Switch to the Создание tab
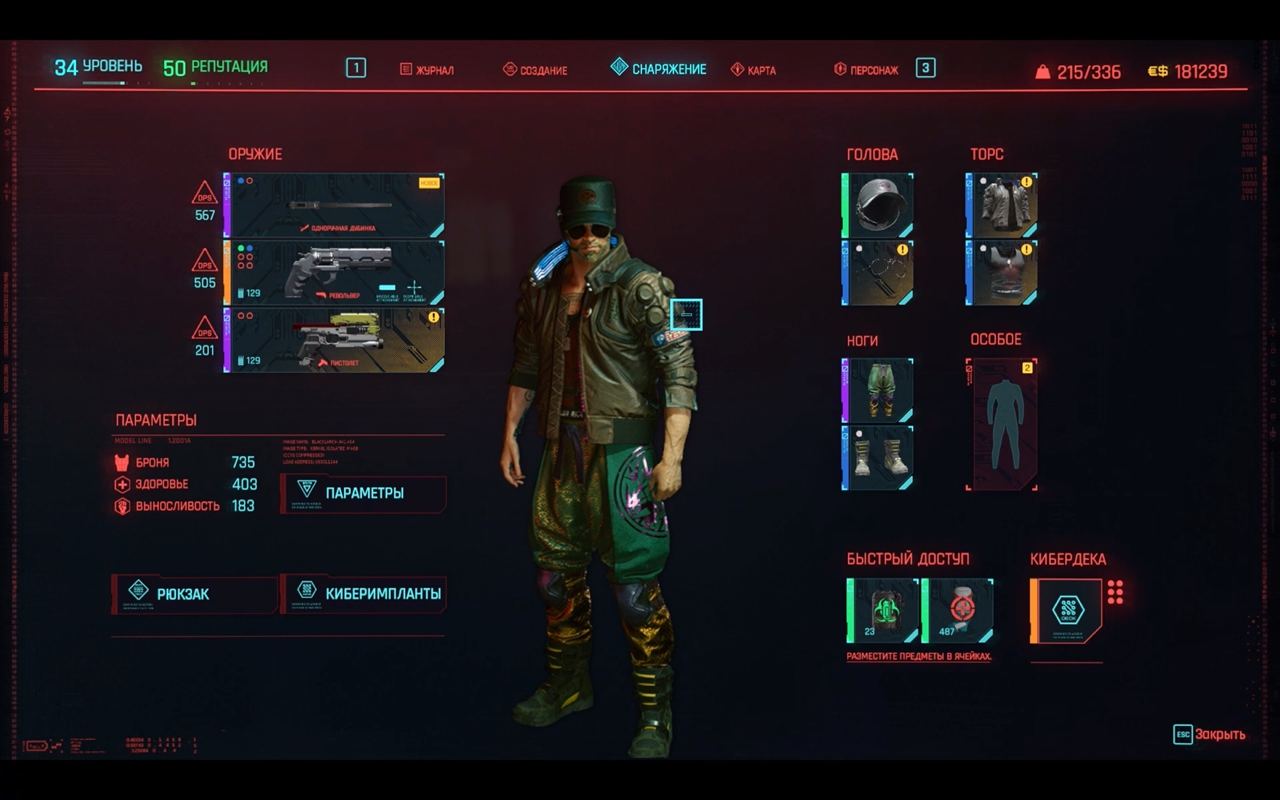This screenshot has width=1280, height=800. 535,70
